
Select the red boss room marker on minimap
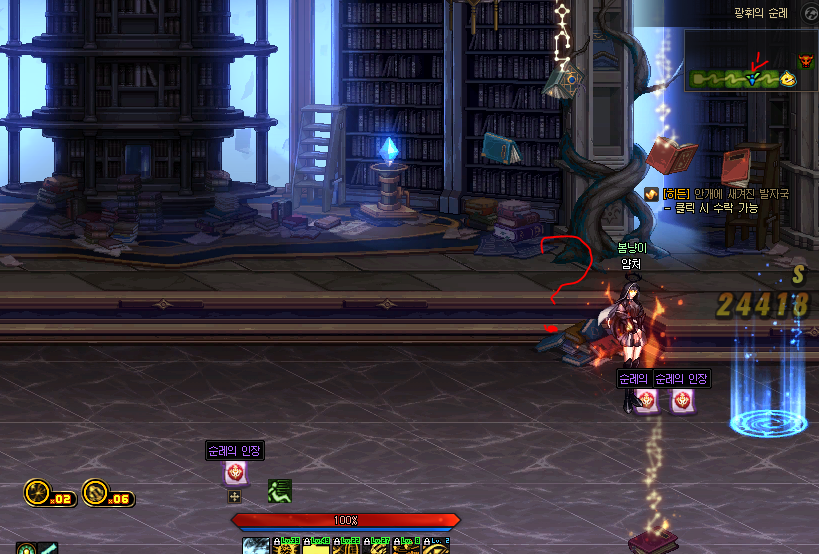(x=807, y=62)
